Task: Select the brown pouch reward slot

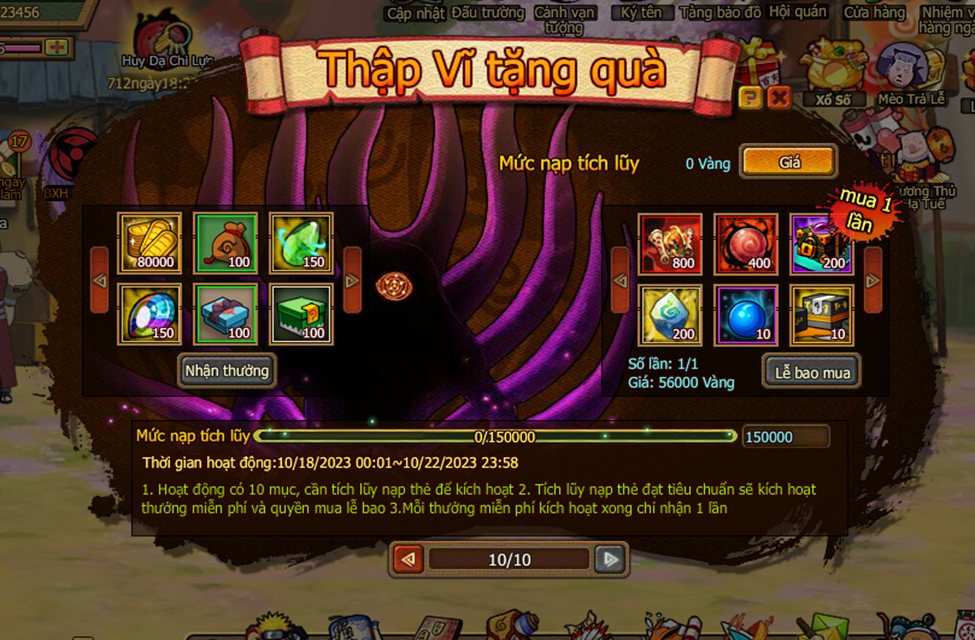Action: pyautogui.click(x=225, y=243)
